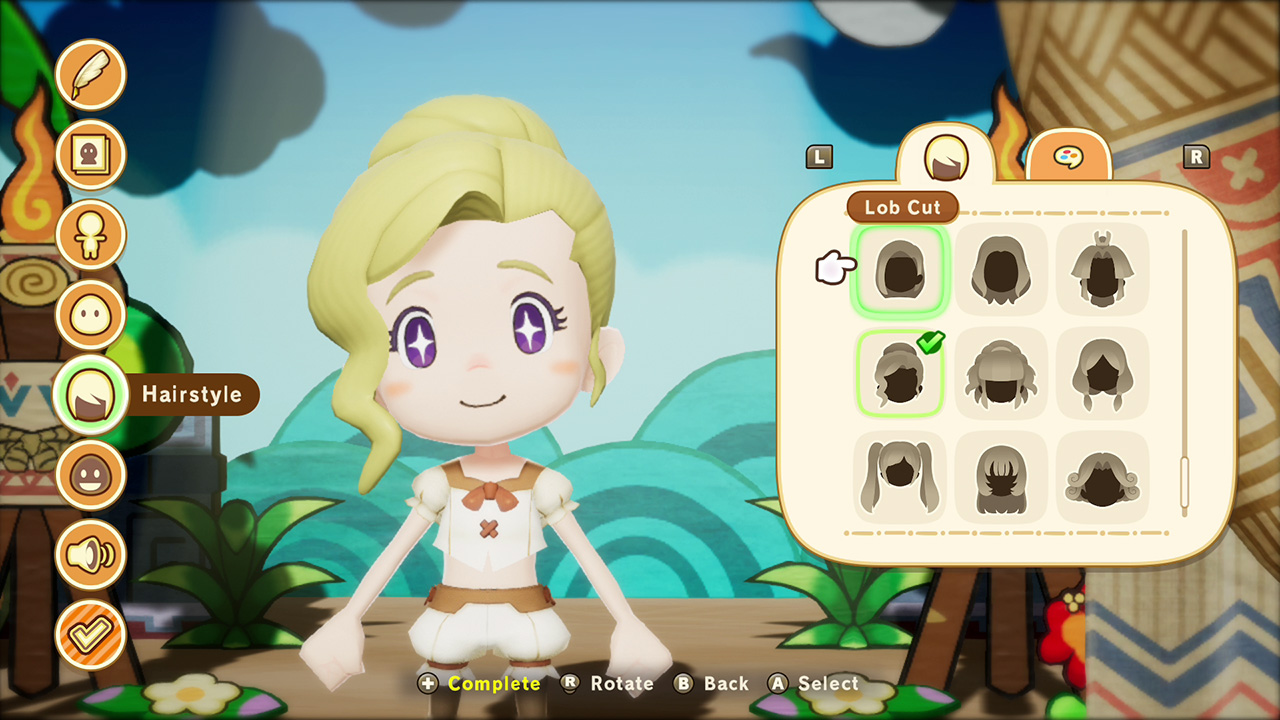Select the skin tone face icon
This screenshot has height=720, width=1280.
pyautogui.click(x=91, y=473)
